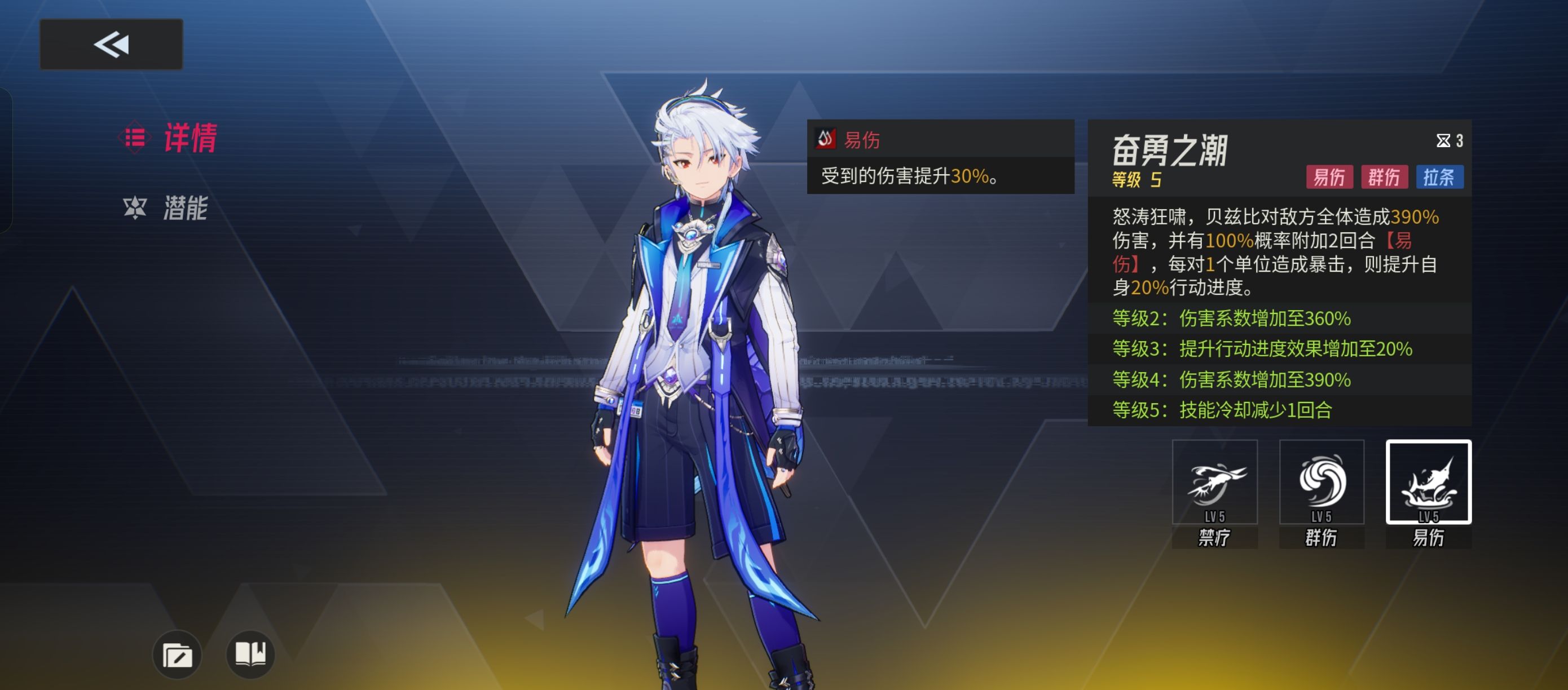Click the red 易伤 skill tag
Image resolution: width=1568 pixels, height=690 pixels.
(1329, 177)
